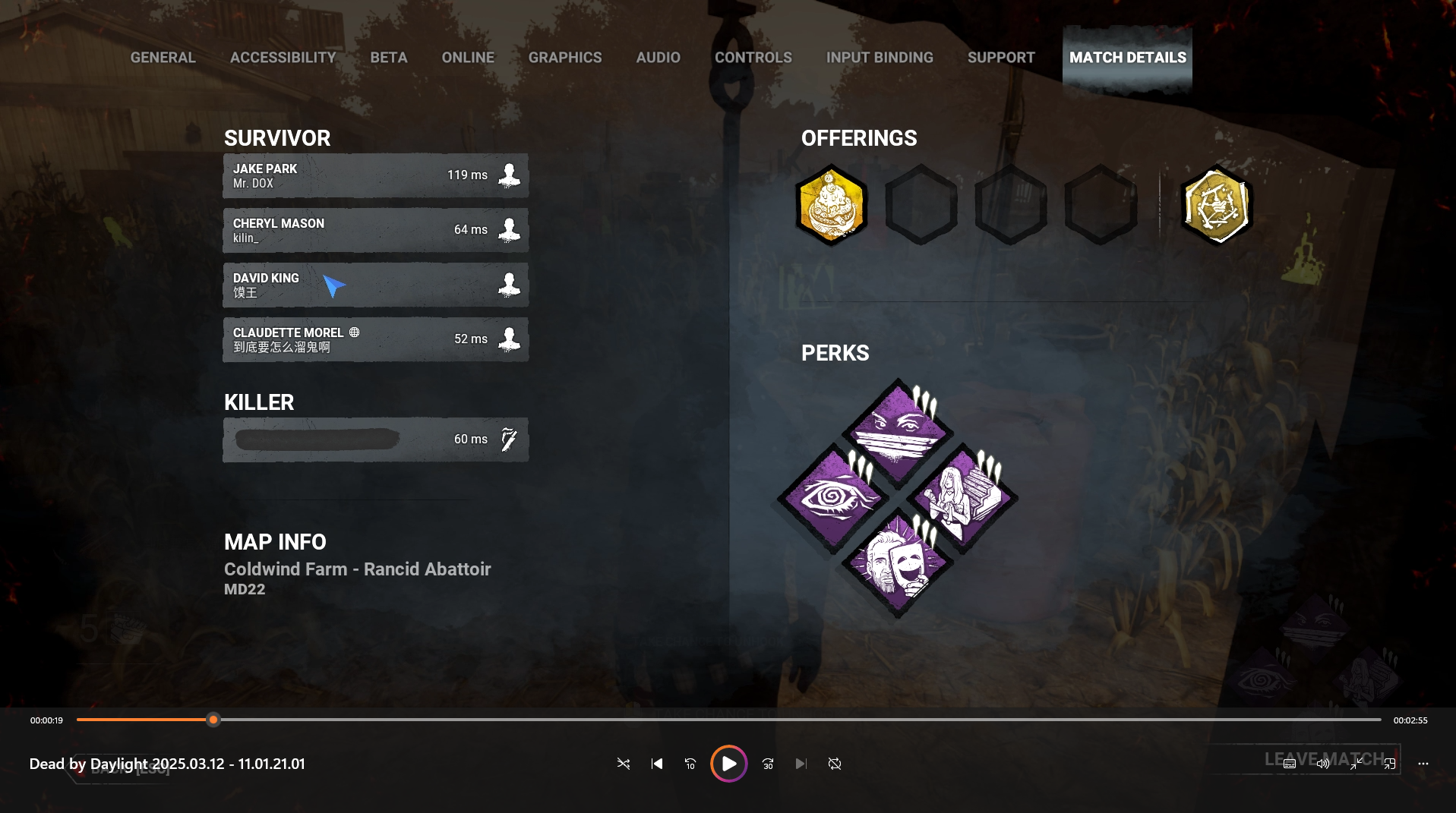Select the masks perk at the bottom
The image size is (1456, 813).
896,562
